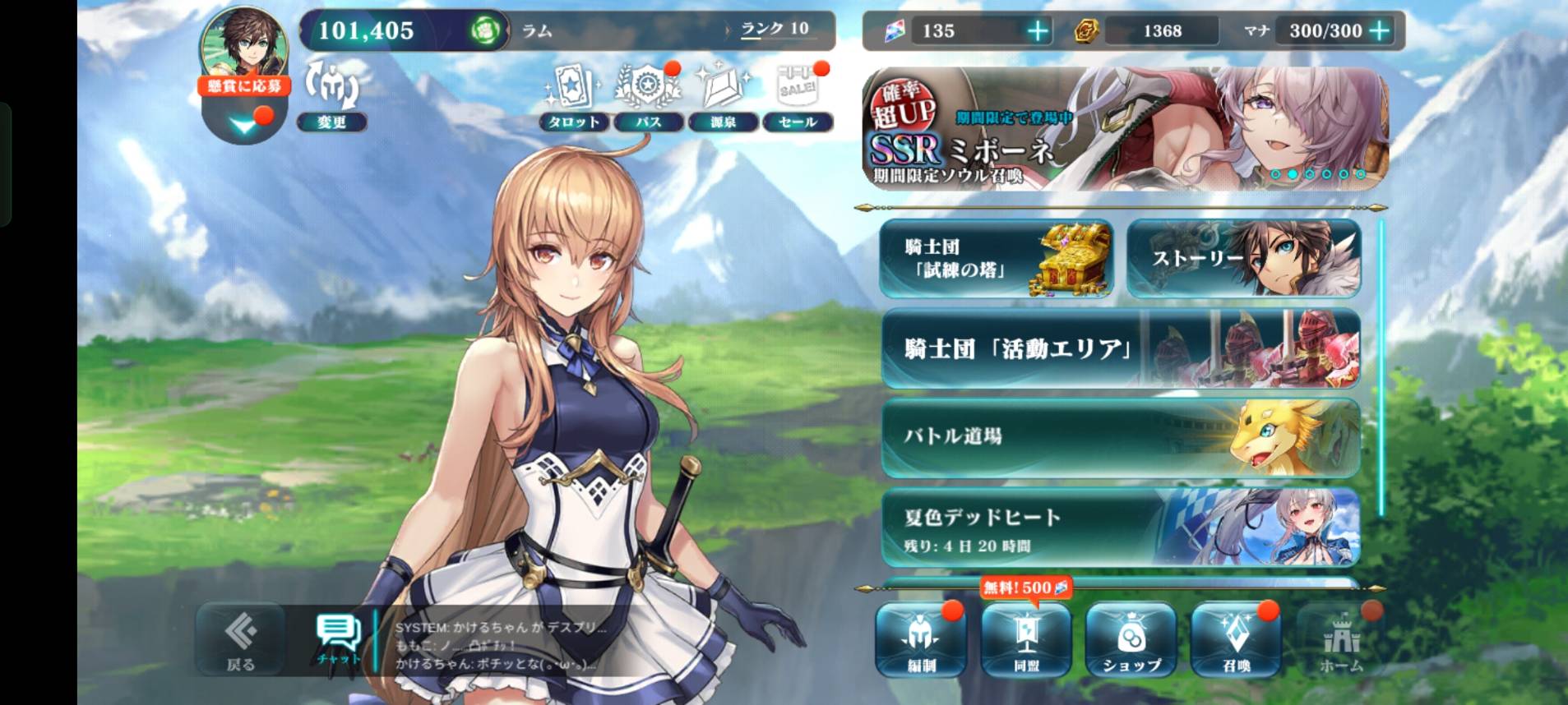Open the チャット chat window
The height and width of the screenshot is (705, 1568).
coord(338,640)
